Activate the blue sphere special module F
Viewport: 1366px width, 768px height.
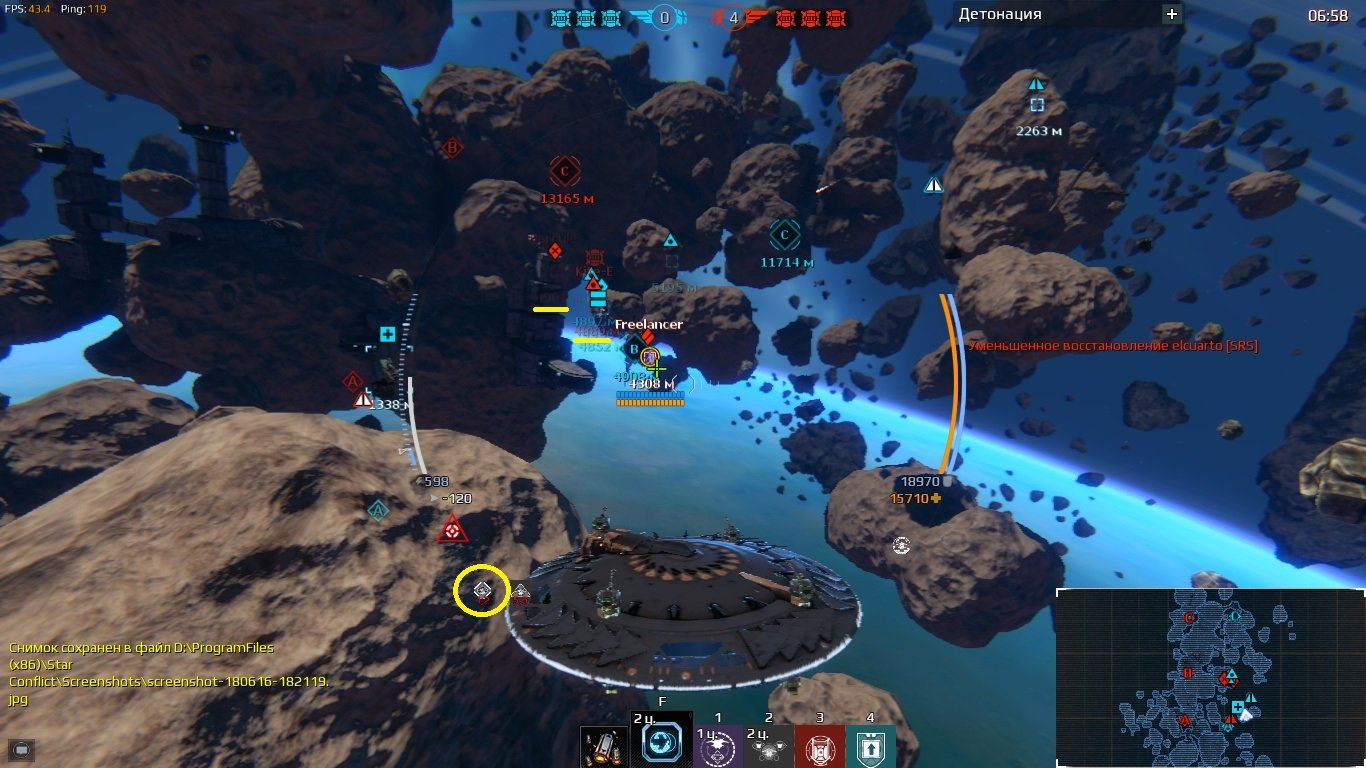coord(661,744)
